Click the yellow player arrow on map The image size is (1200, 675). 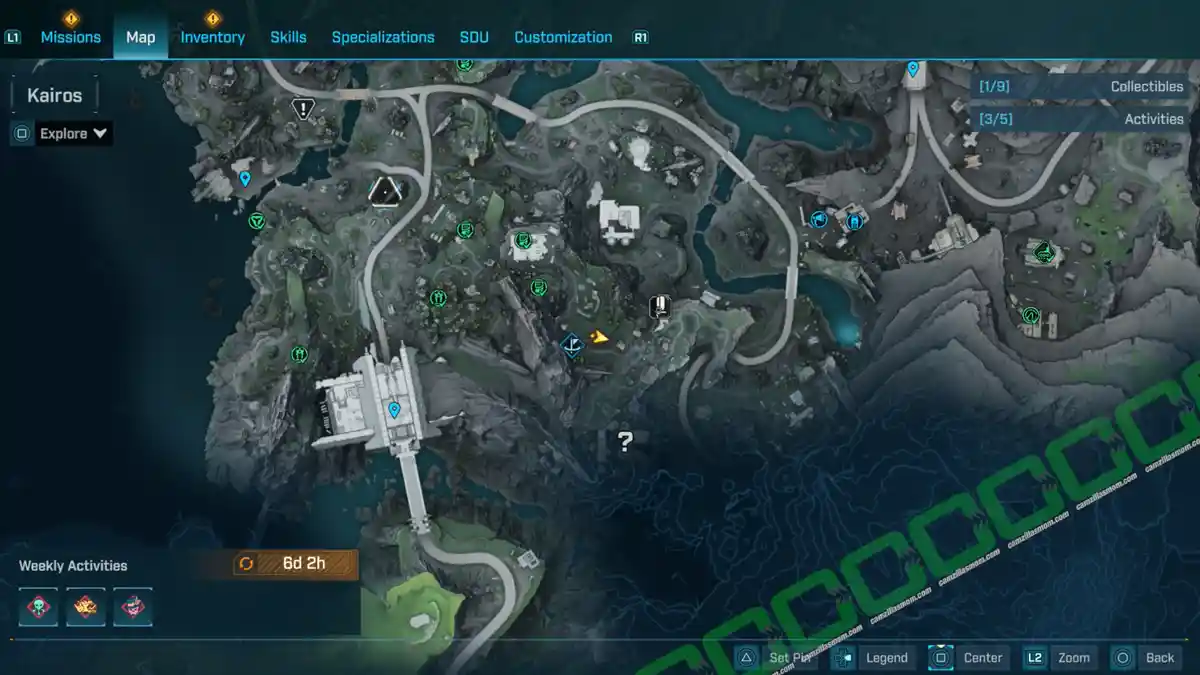pyautogui.click(x=599, y=337)
